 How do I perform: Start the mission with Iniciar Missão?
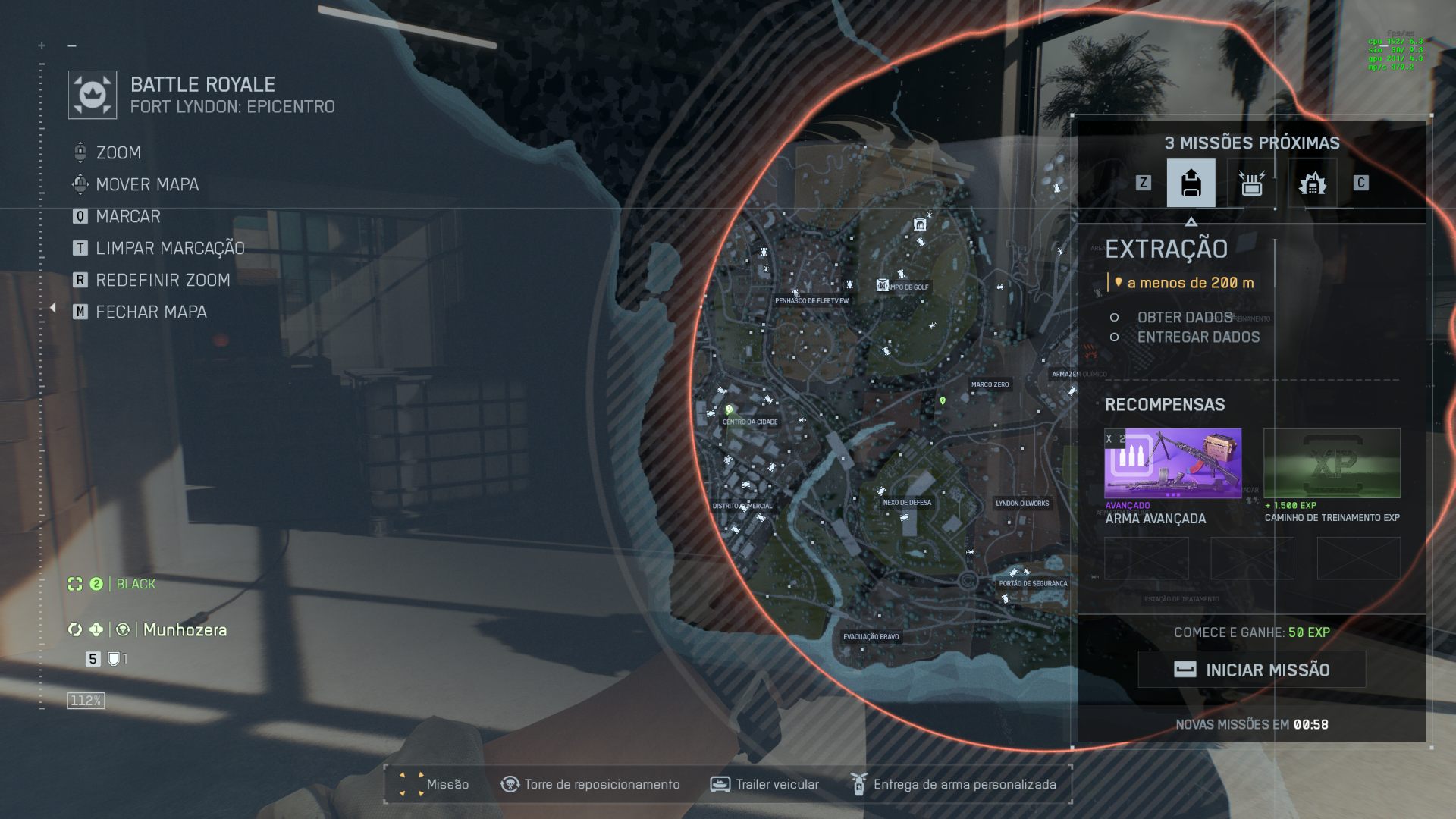tap(1252, 670)
